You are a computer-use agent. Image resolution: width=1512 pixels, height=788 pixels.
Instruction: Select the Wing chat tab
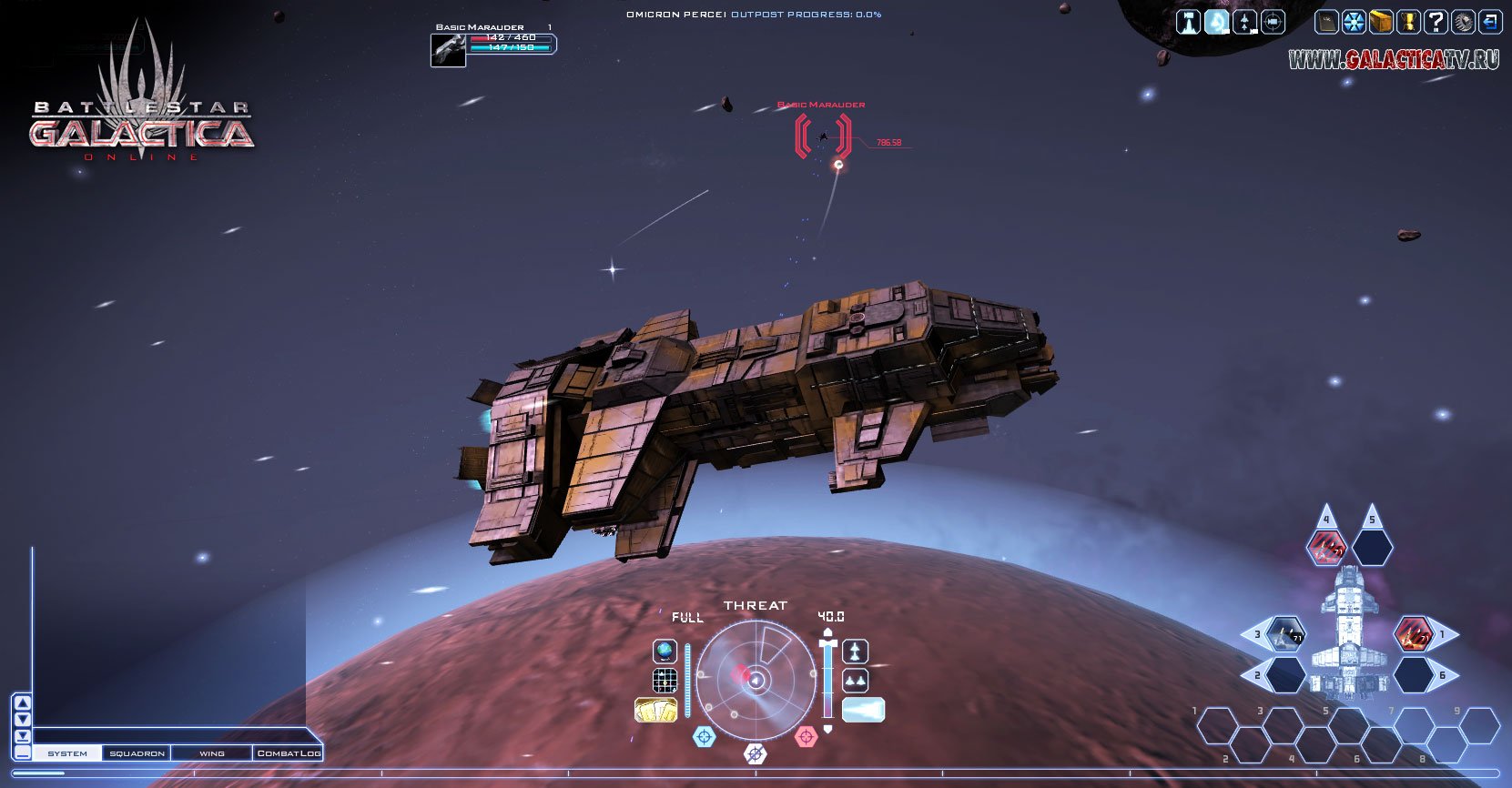[x=211, y=753]
